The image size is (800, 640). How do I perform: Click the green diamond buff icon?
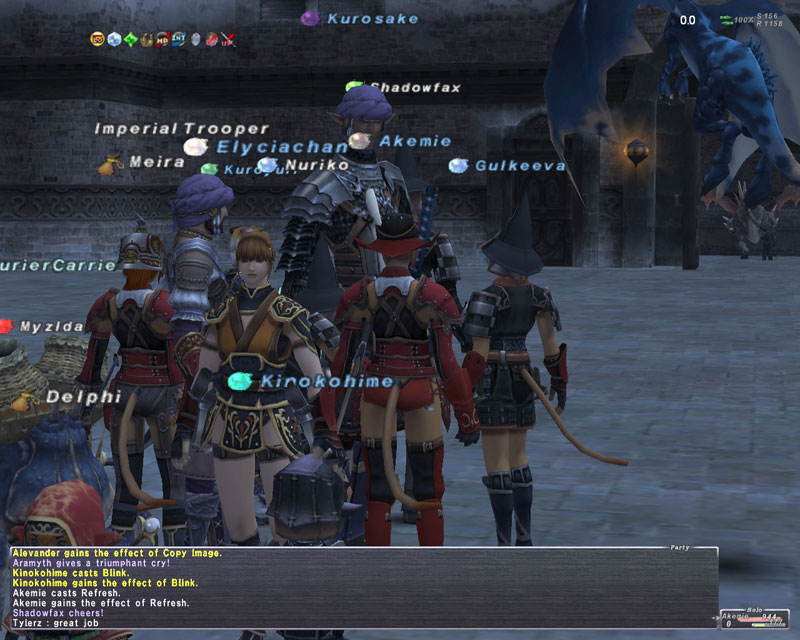point(131,39)
